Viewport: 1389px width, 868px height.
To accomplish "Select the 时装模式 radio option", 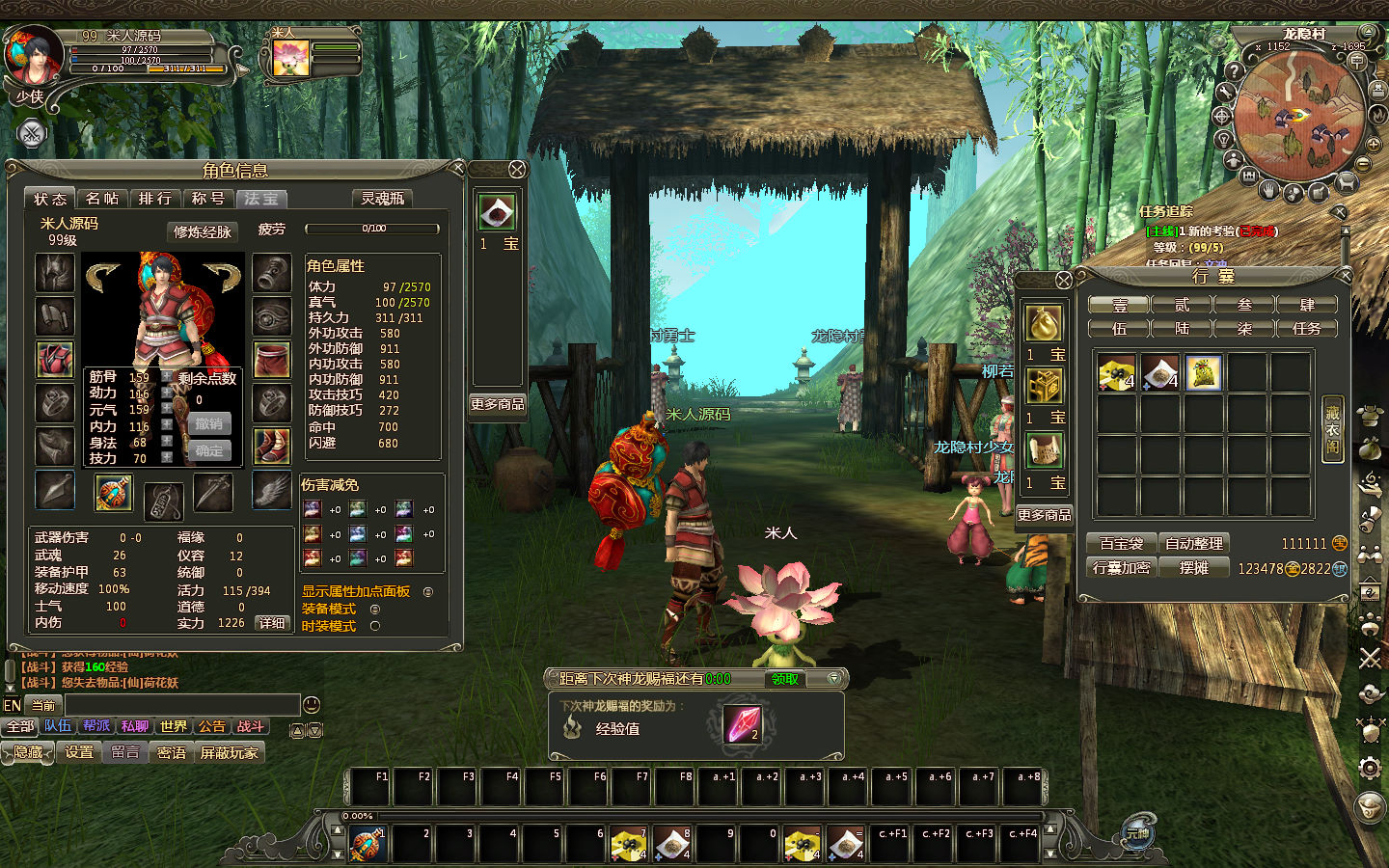I will pyautogui.click(x=375, y=626).
